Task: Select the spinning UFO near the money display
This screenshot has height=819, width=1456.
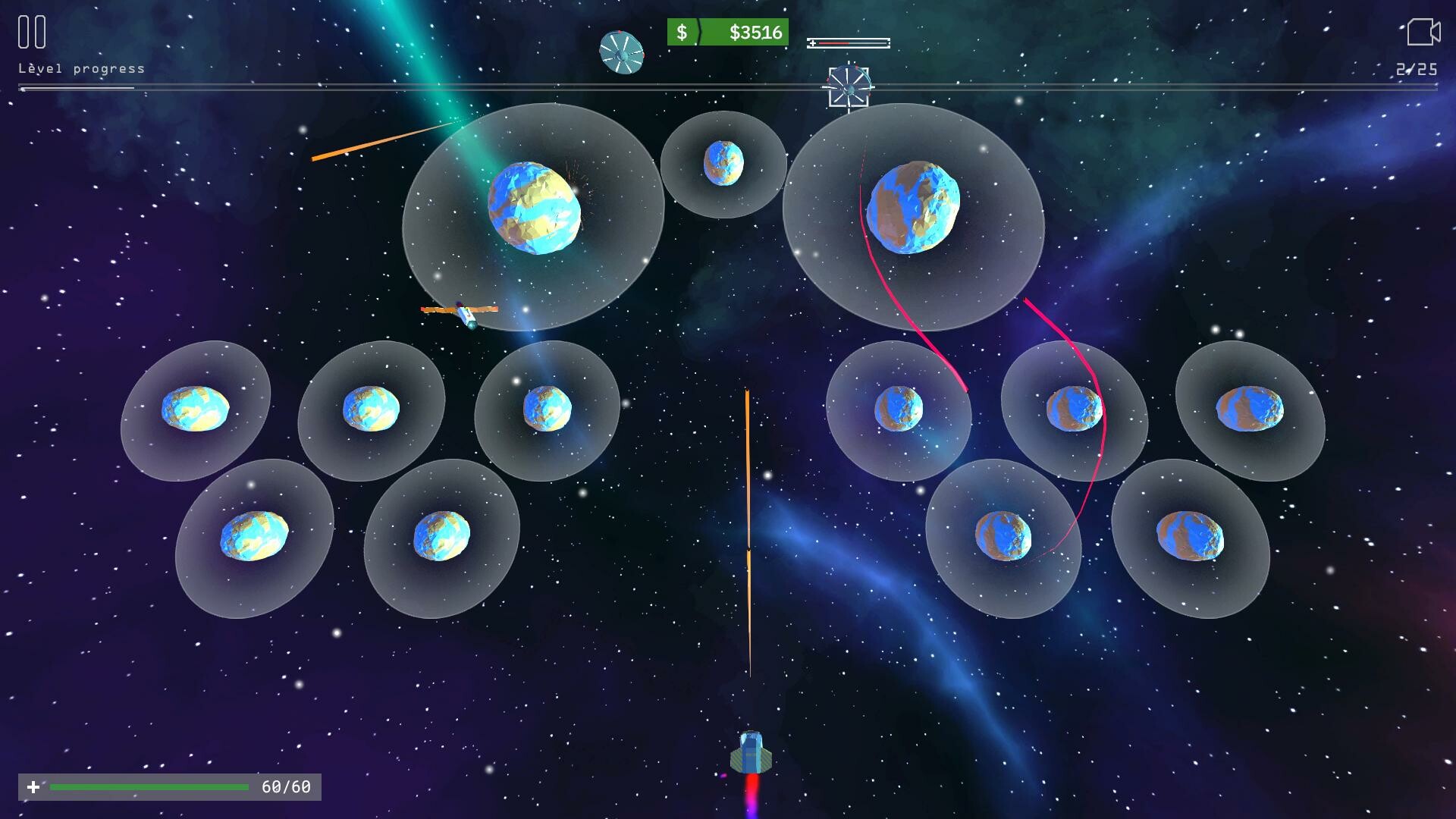Action: [x=622, y=51]
